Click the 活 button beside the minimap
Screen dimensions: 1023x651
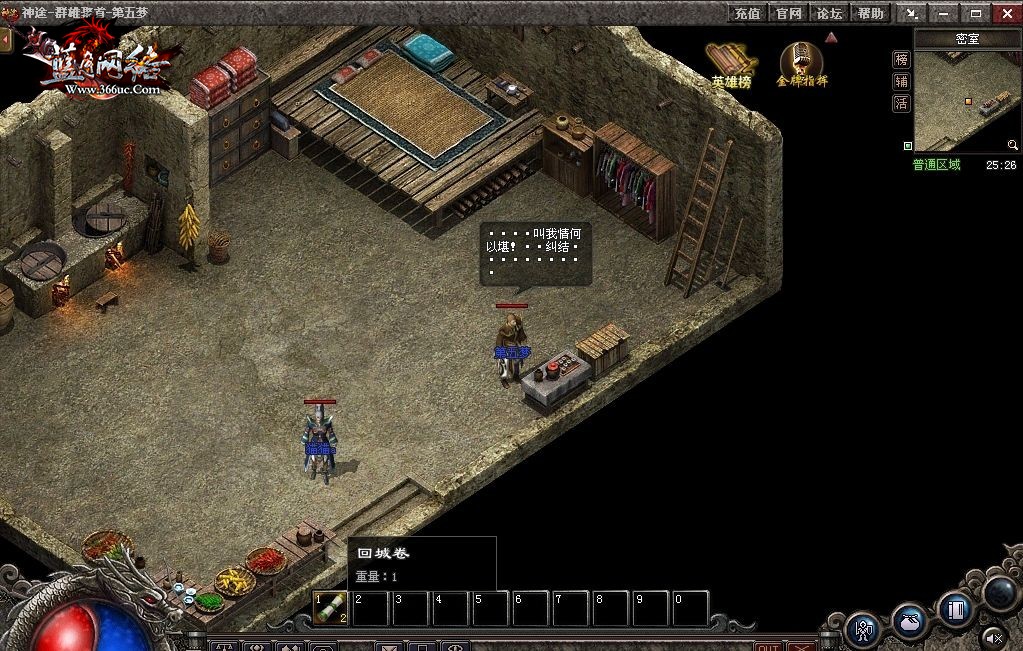901,103
